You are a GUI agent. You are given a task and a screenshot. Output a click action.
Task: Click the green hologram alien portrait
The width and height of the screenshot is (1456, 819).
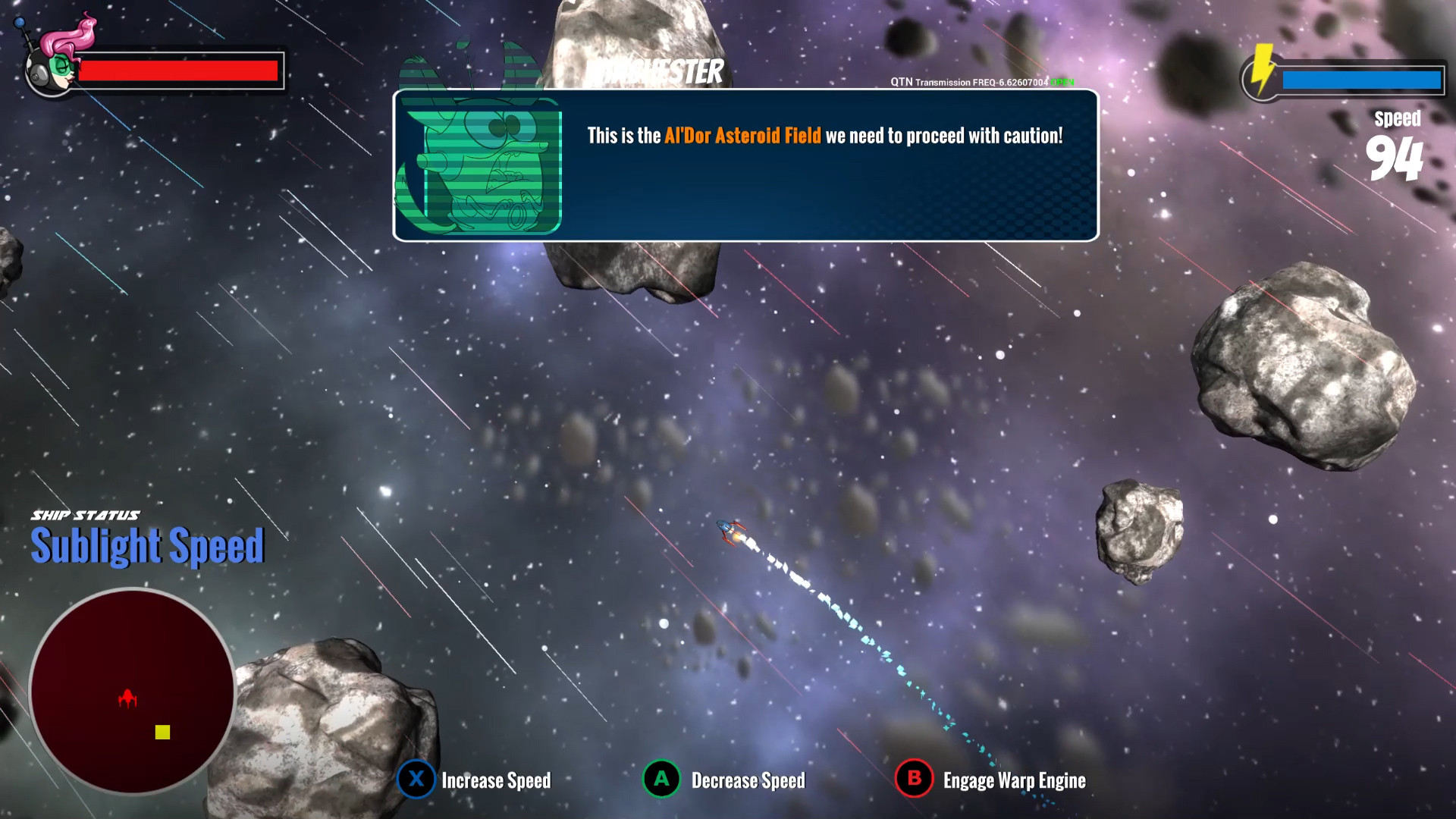click(485, 163)
